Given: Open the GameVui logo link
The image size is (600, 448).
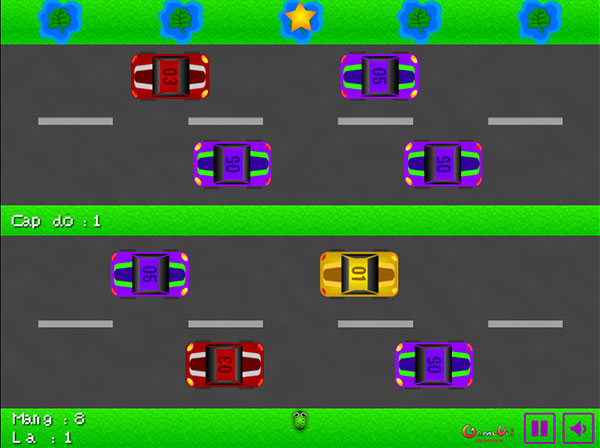Looking at the screenshot, I should click(x=488, y=431).
